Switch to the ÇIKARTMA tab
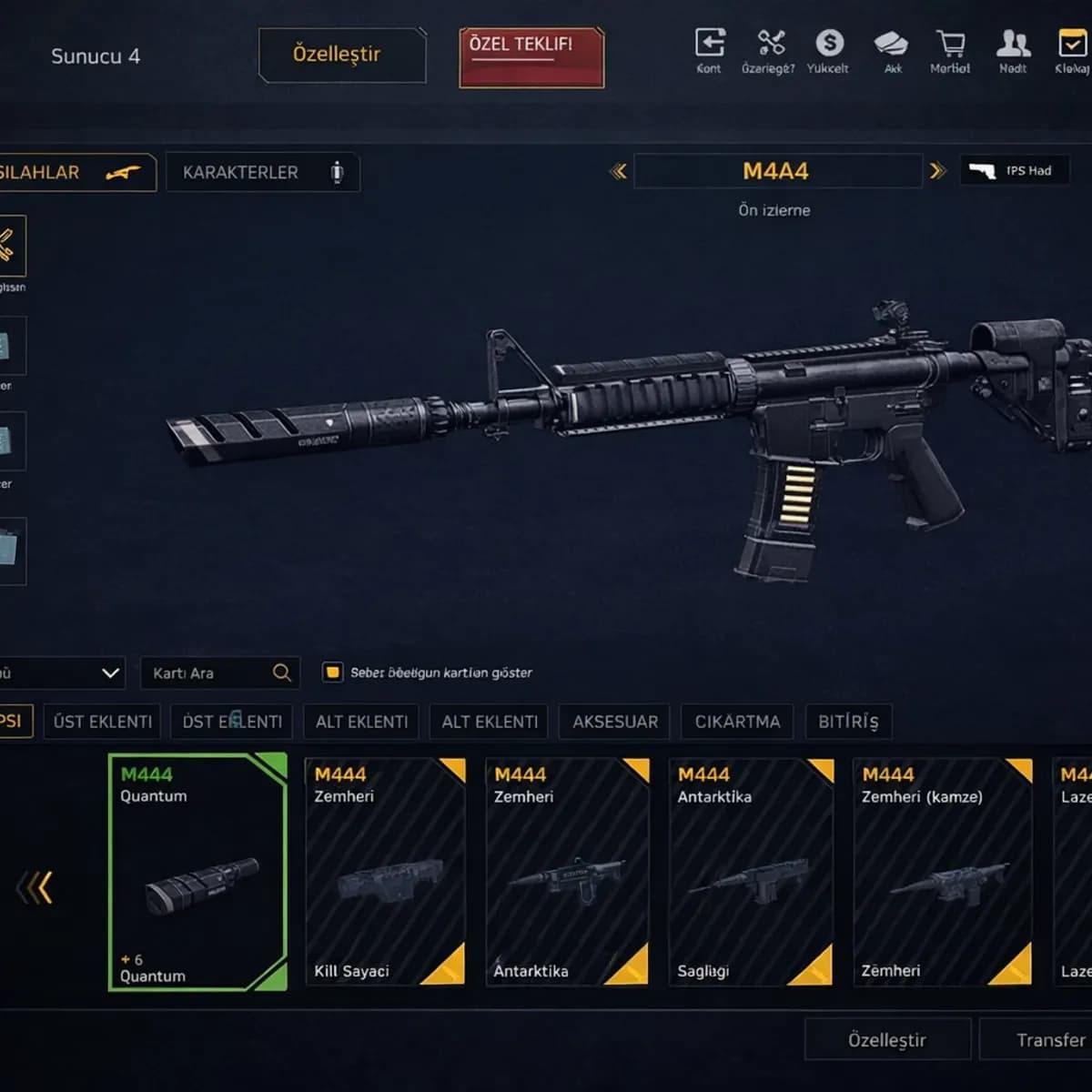 coord(737,722)
